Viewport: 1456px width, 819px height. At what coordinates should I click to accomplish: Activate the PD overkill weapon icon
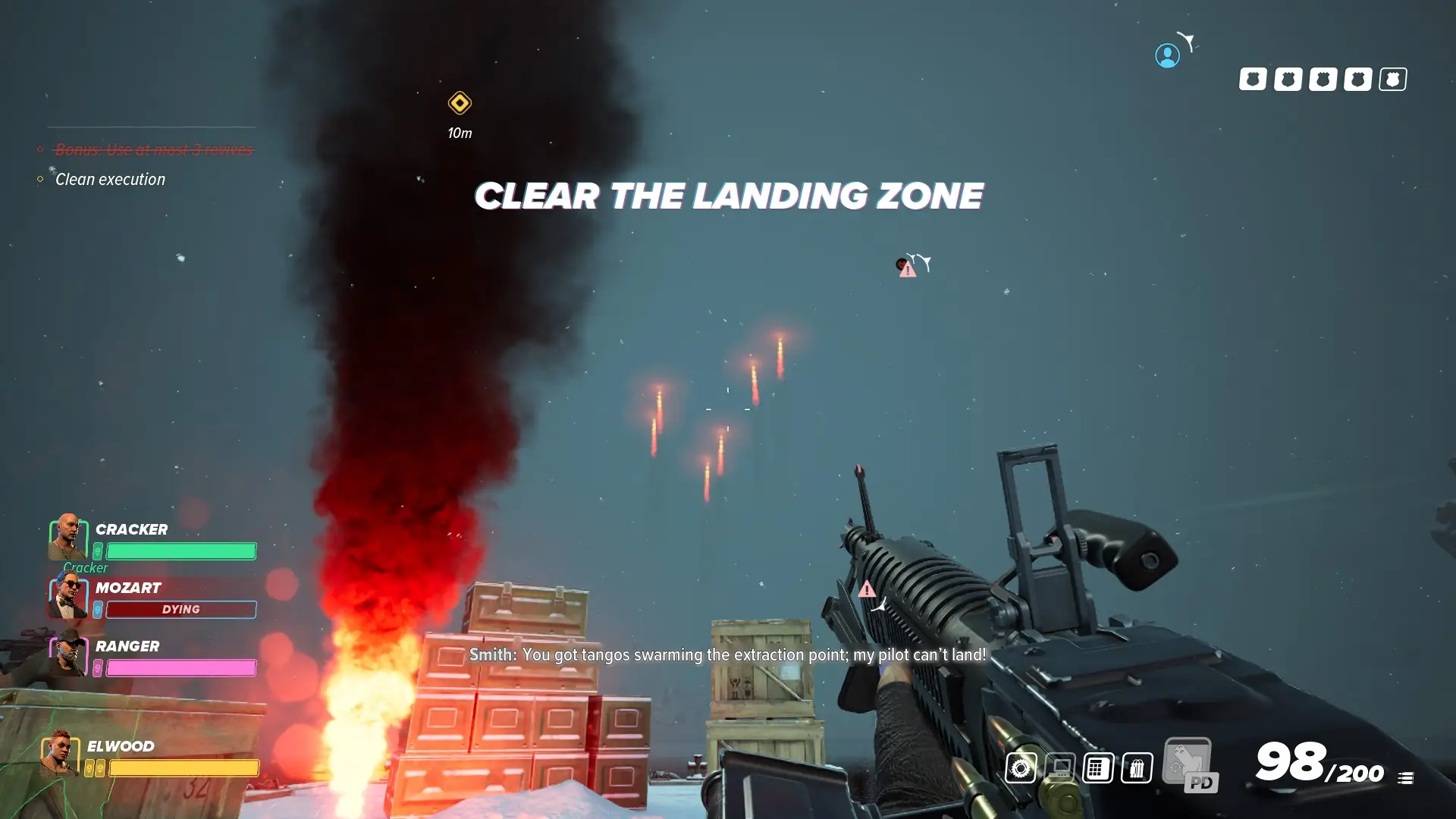(1190, 765)
